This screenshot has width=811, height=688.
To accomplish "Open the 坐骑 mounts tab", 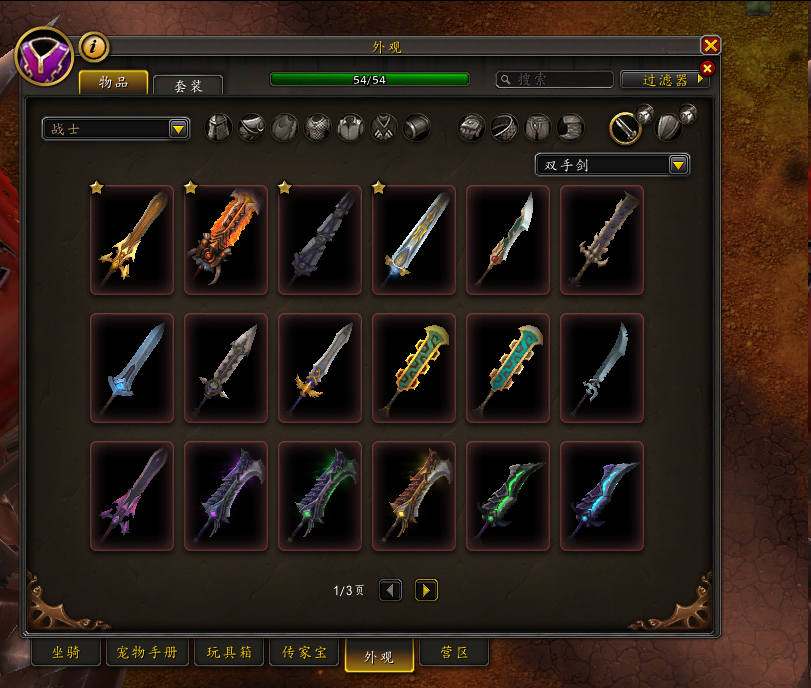I will tap(67, 654).
